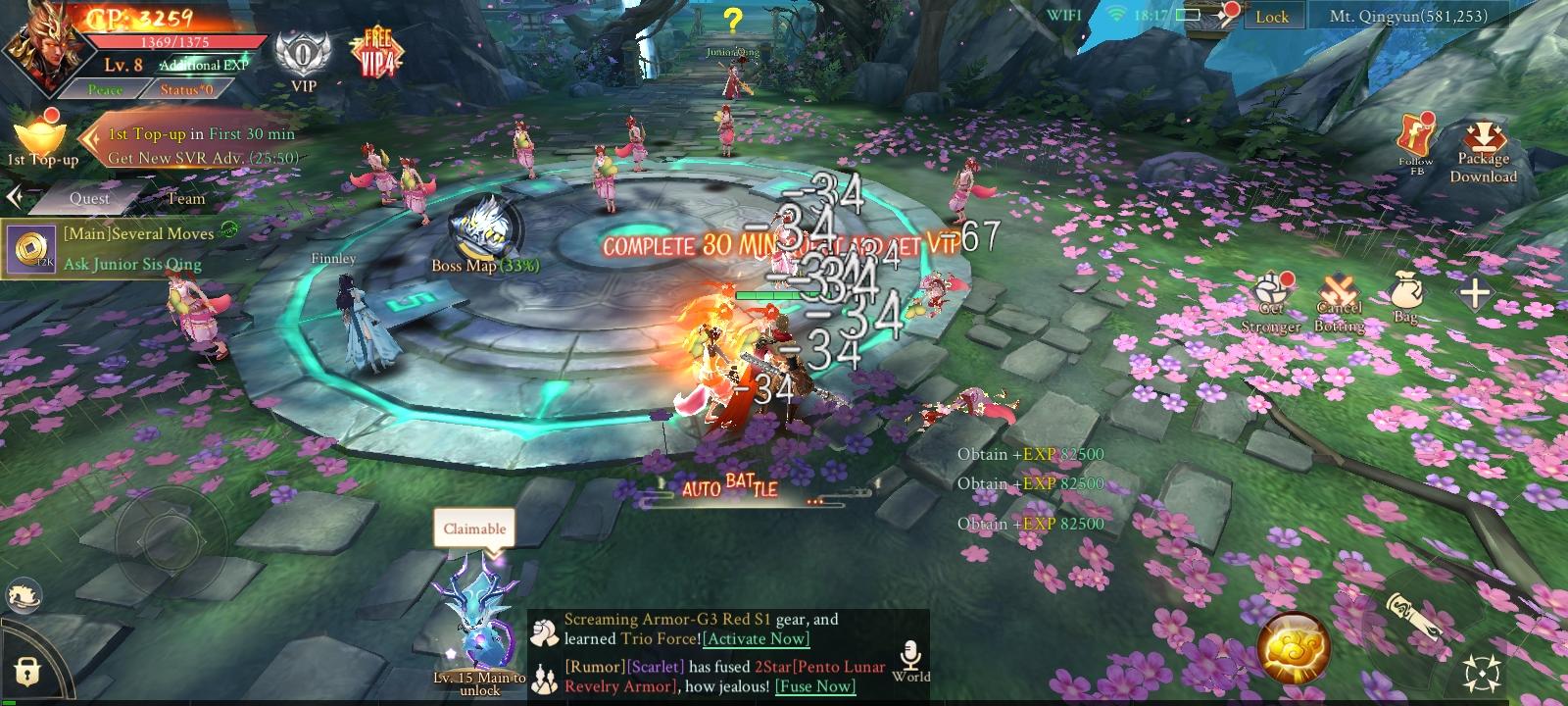Switch to the Team tab
Screen dimensions: 1568x706
186,198
